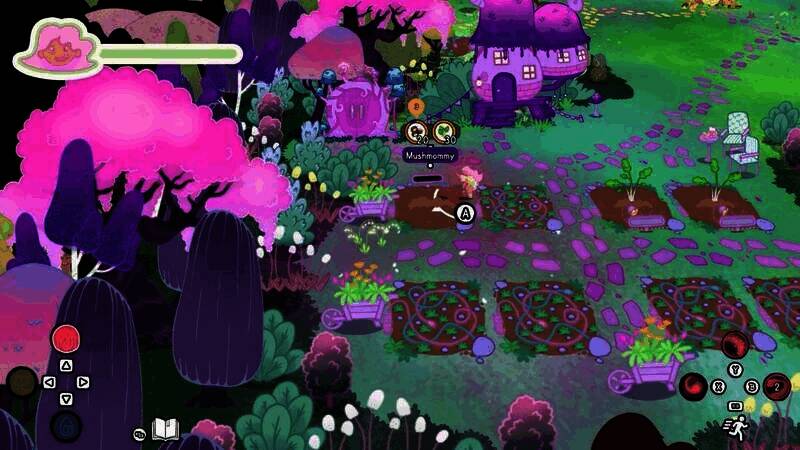Select the dark brown slot left of the D-pad

click(22, 382)
